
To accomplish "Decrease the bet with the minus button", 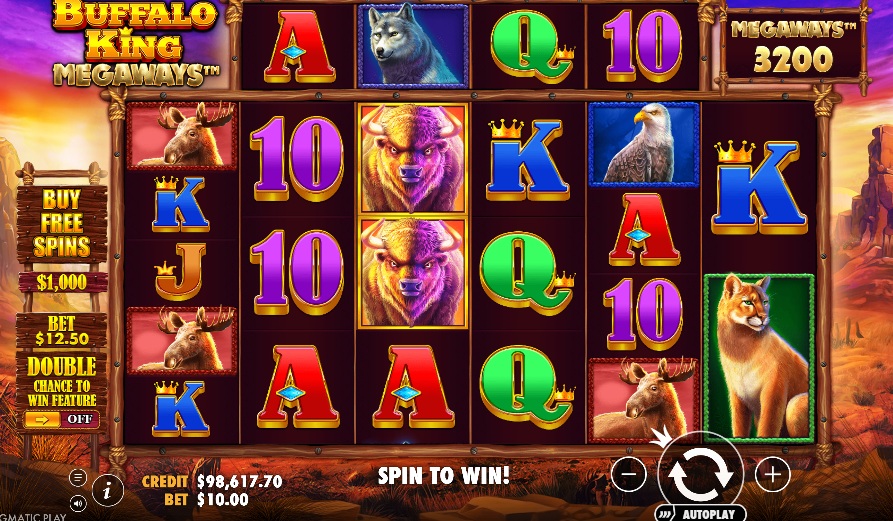I will coord(628,474).
